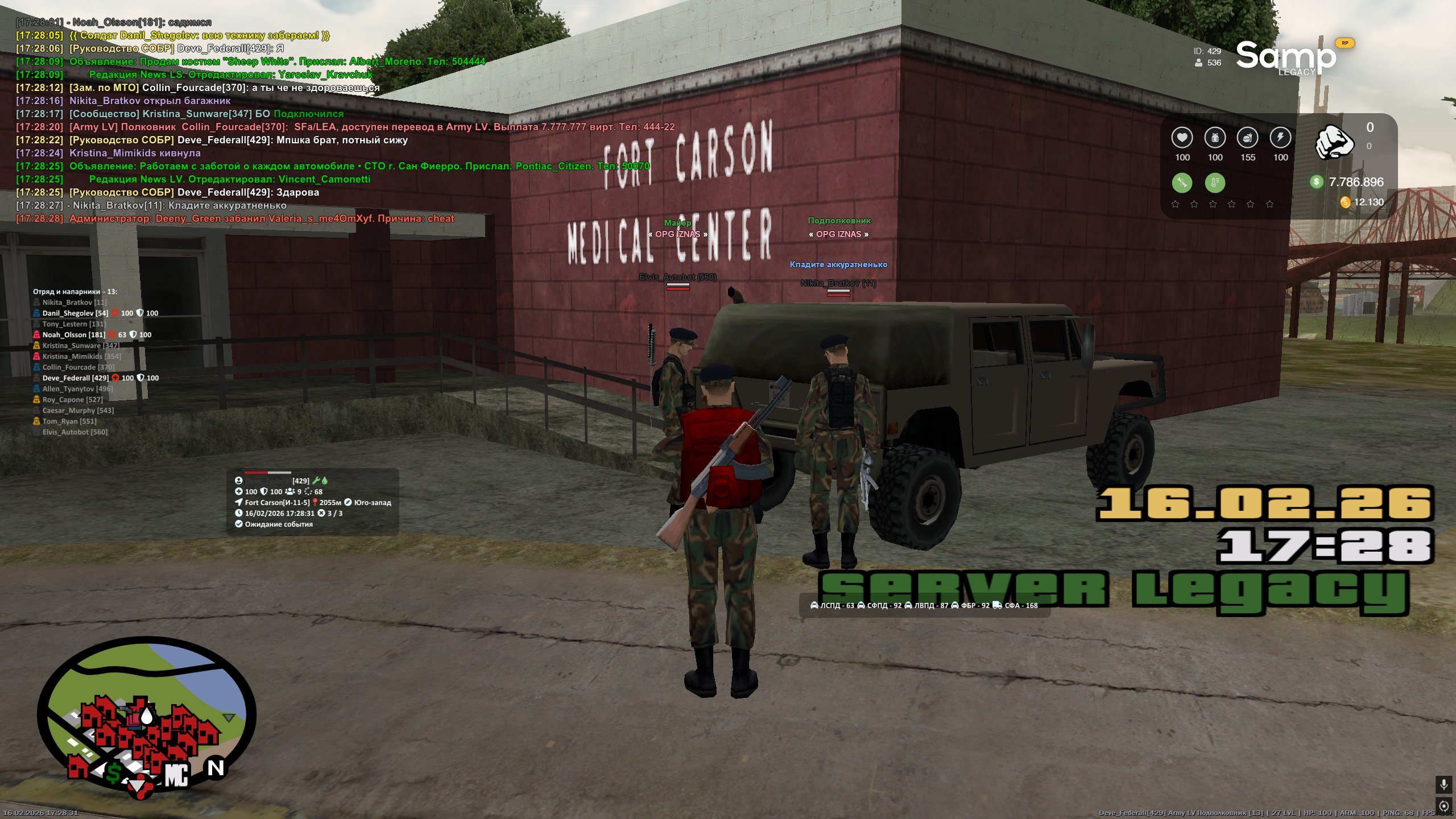This screenshot has width=1456, height=819.
Task: Select the fist weapon icon
Action: 1334,142
